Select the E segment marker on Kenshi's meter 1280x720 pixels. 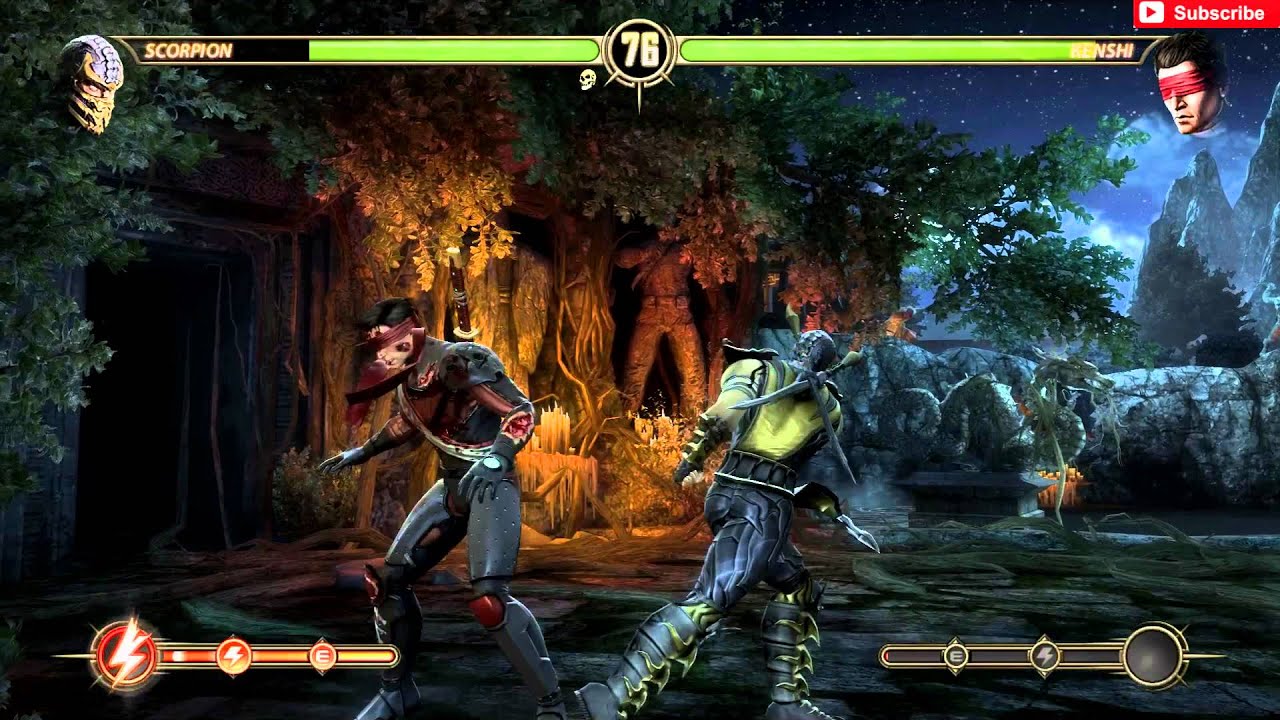[955, 658]
